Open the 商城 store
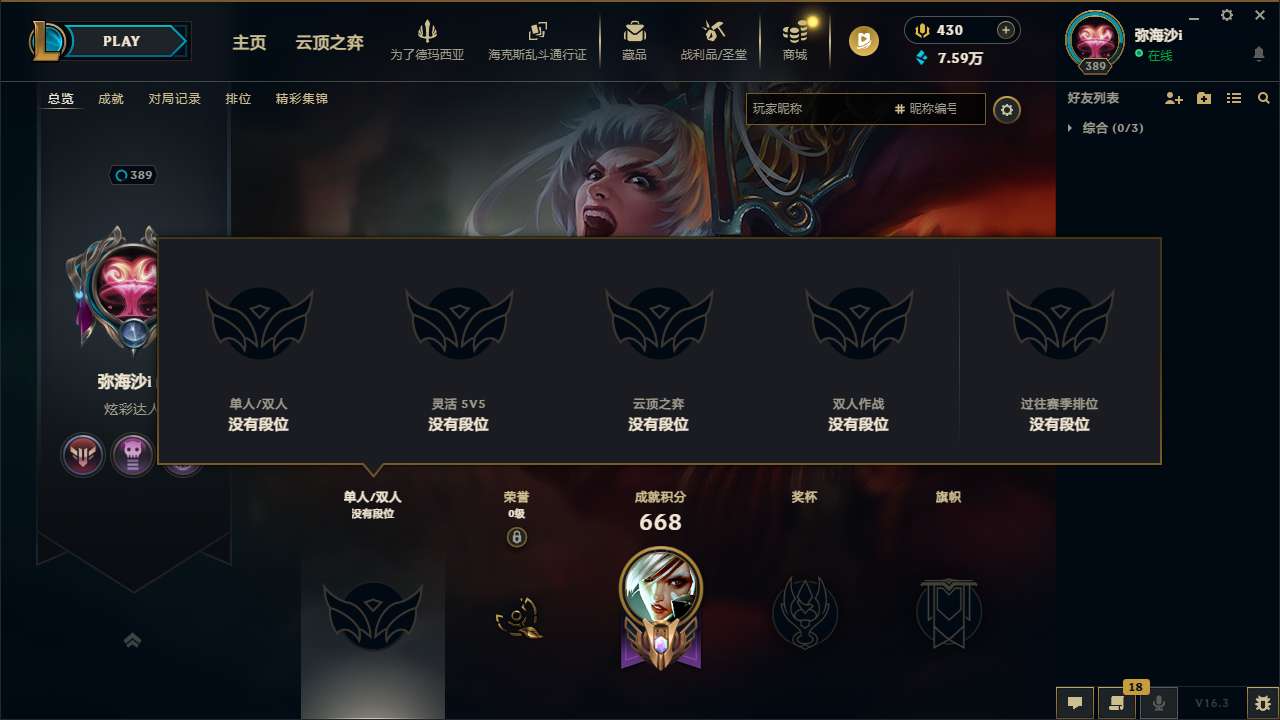The width and height of the screenshot is (1280, 720). [794, 40]
